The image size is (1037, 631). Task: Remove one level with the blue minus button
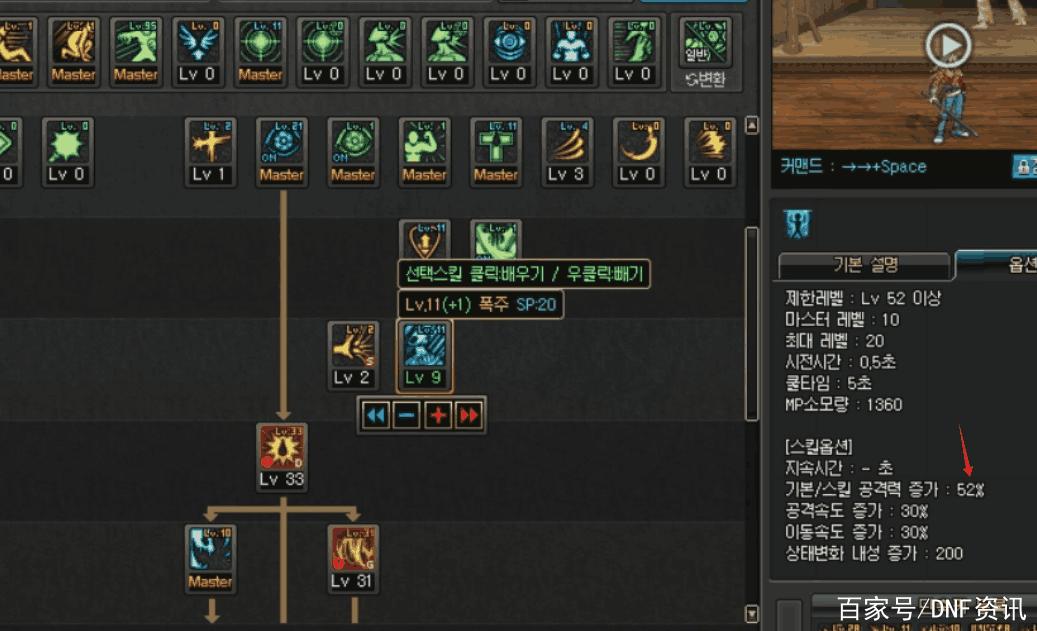(x=406, y=415)
